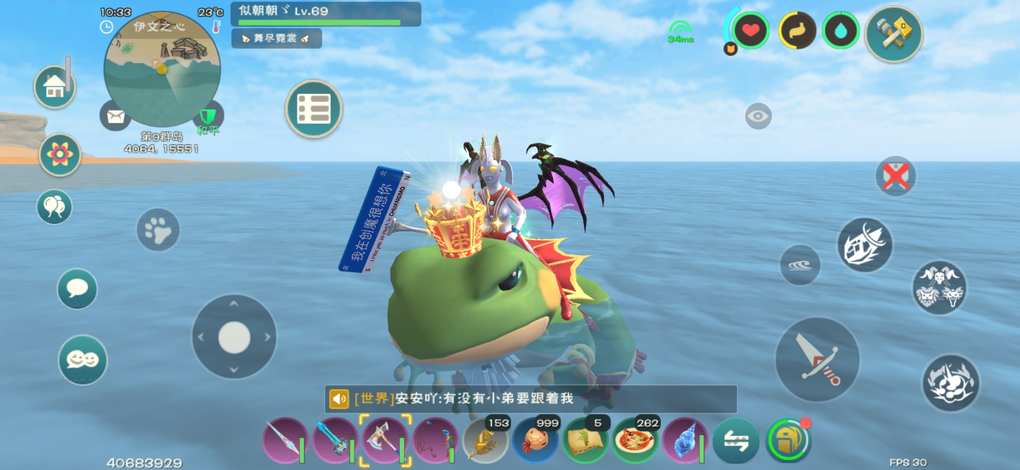Open the crafting hammer menu

(x=893, y=34)
